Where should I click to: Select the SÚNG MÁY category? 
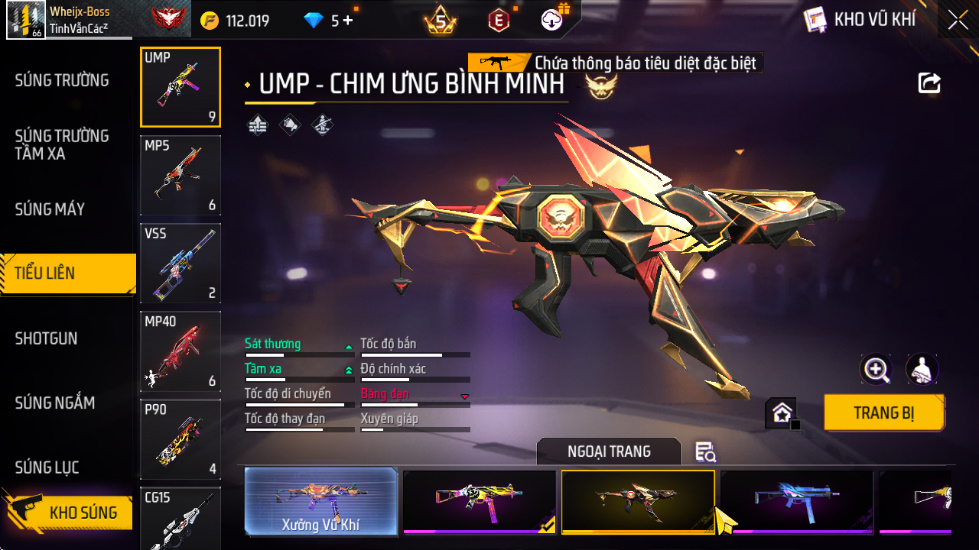pyautogui.click(x=50, y=209)
